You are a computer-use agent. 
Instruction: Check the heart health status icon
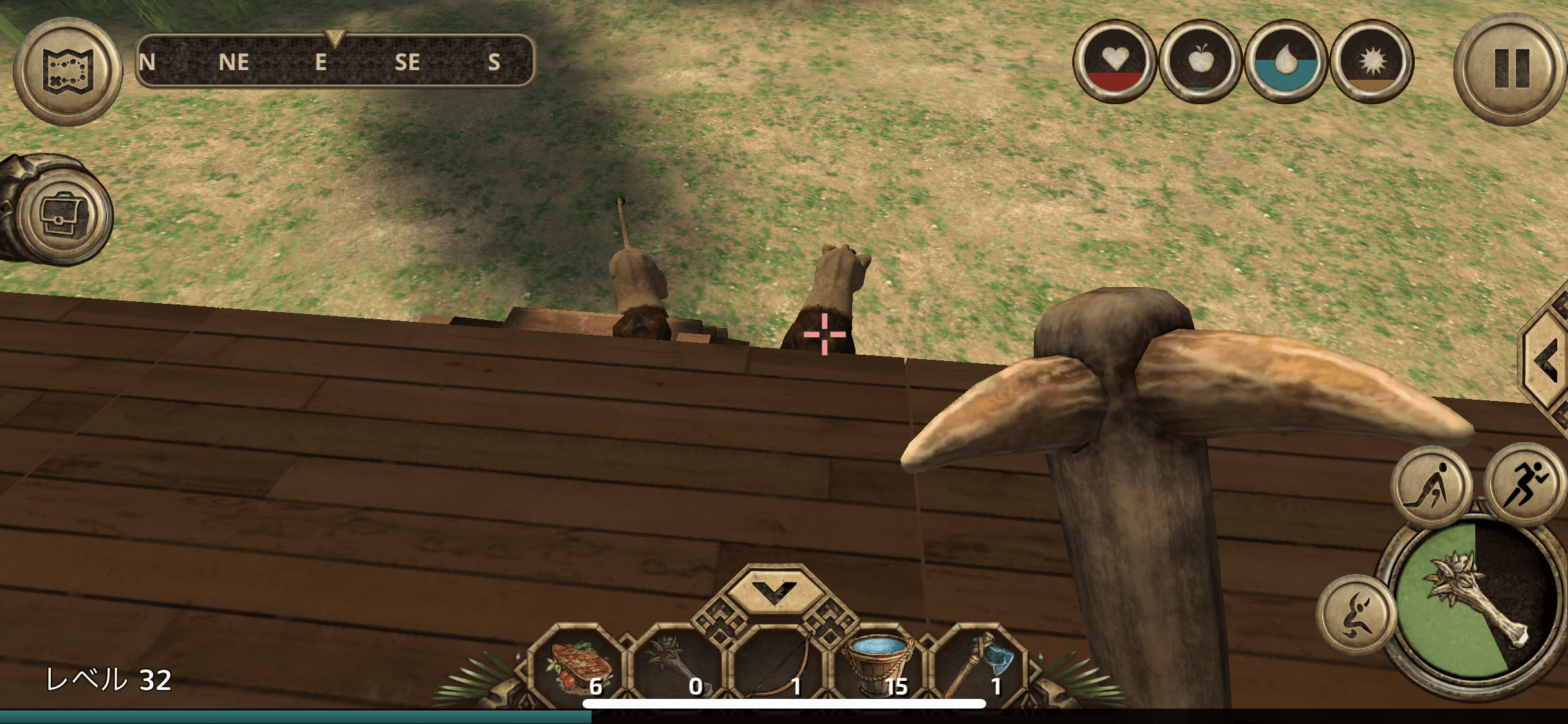click(1114, 62)
